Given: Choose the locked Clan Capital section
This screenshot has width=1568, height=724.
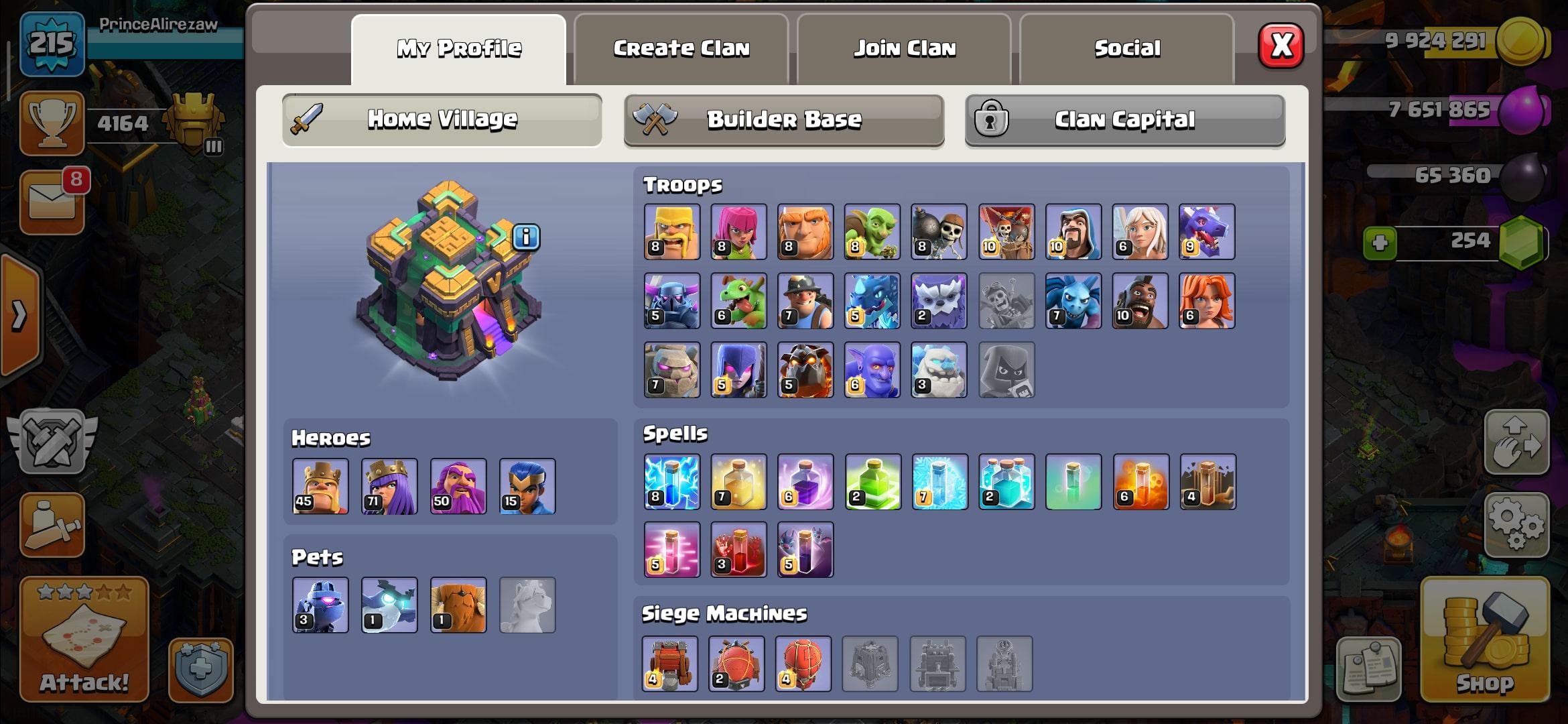Looking at the screenshot, I should 1124,120.
